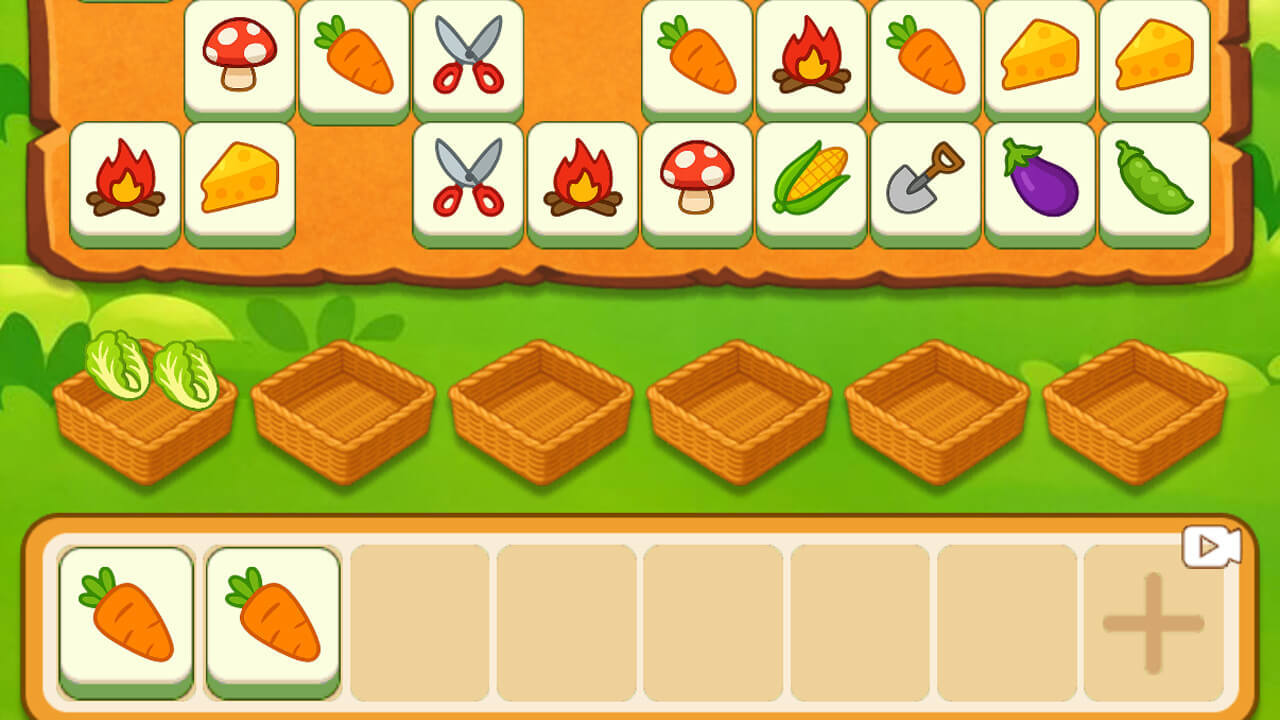The image size is (1280, 720).
Task: Unlock the extra tray slot with plus sign
Action: (1153, 623)
